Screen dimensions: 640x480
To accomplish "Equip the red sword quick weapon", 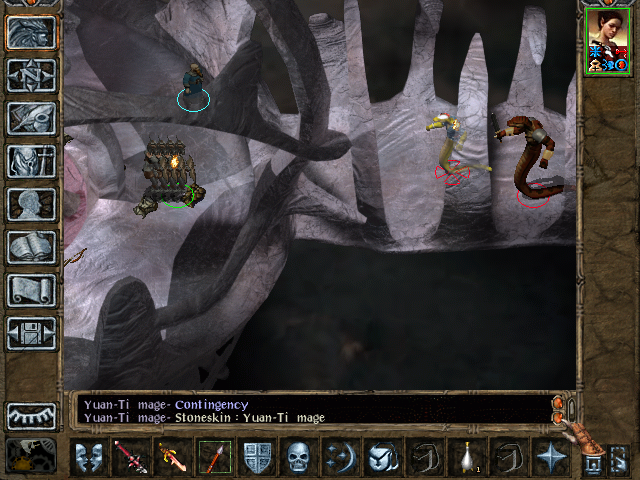I will click(129, 457).
